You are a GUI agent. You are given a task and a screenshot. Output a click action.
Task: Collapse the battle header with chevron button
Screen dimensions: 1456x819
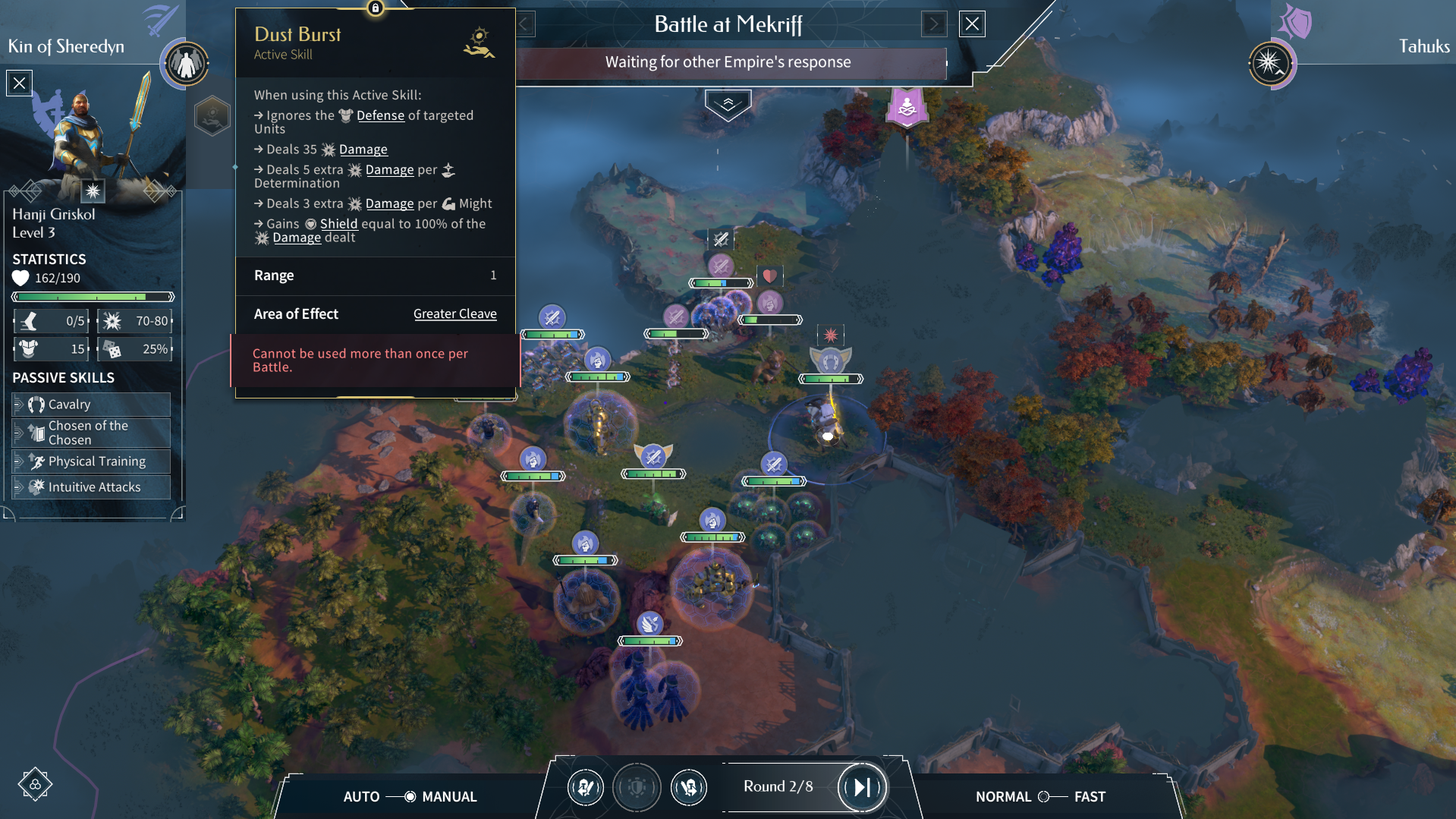tap(728, 105)
